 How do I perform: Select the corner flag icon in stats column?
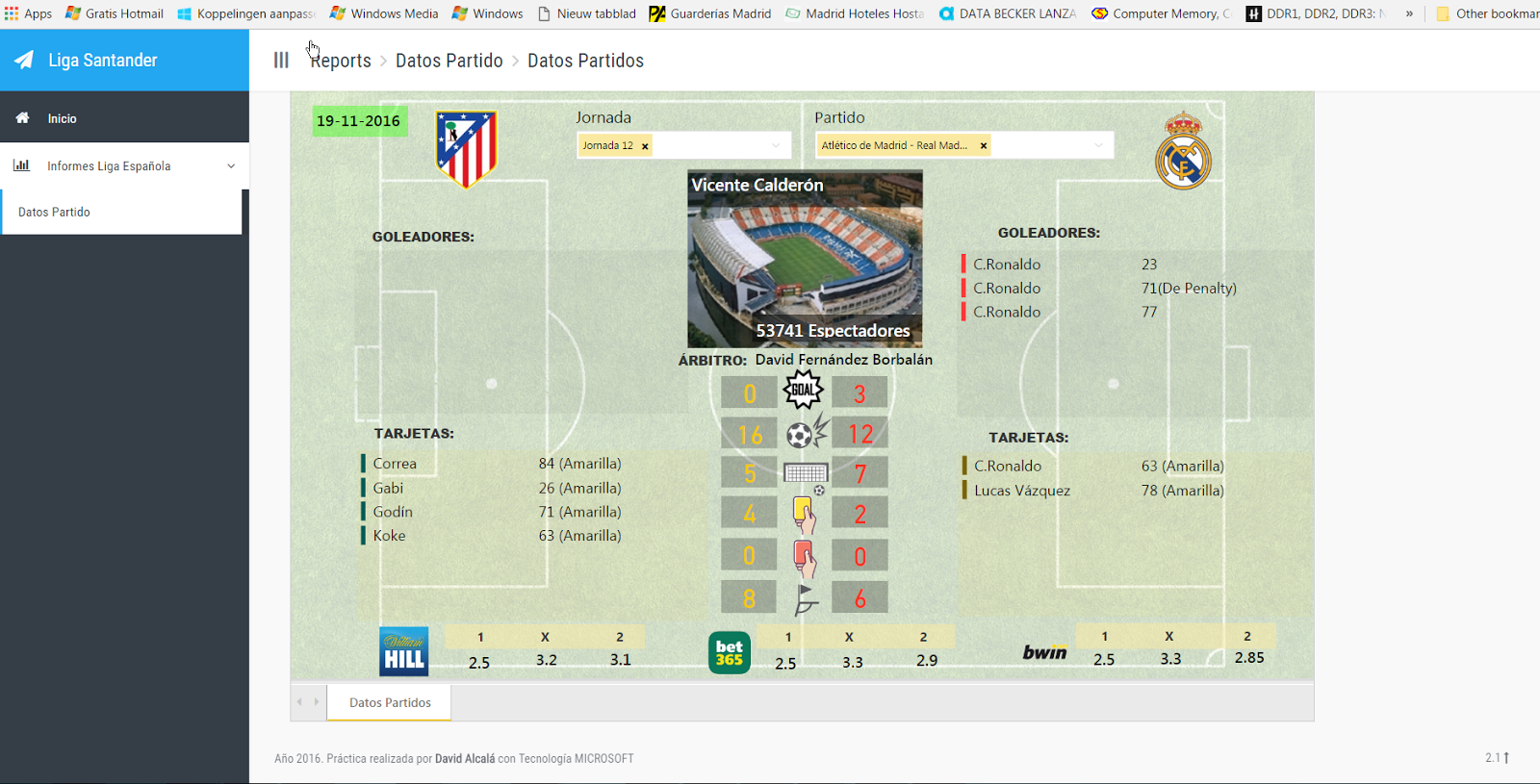[805, 598]
